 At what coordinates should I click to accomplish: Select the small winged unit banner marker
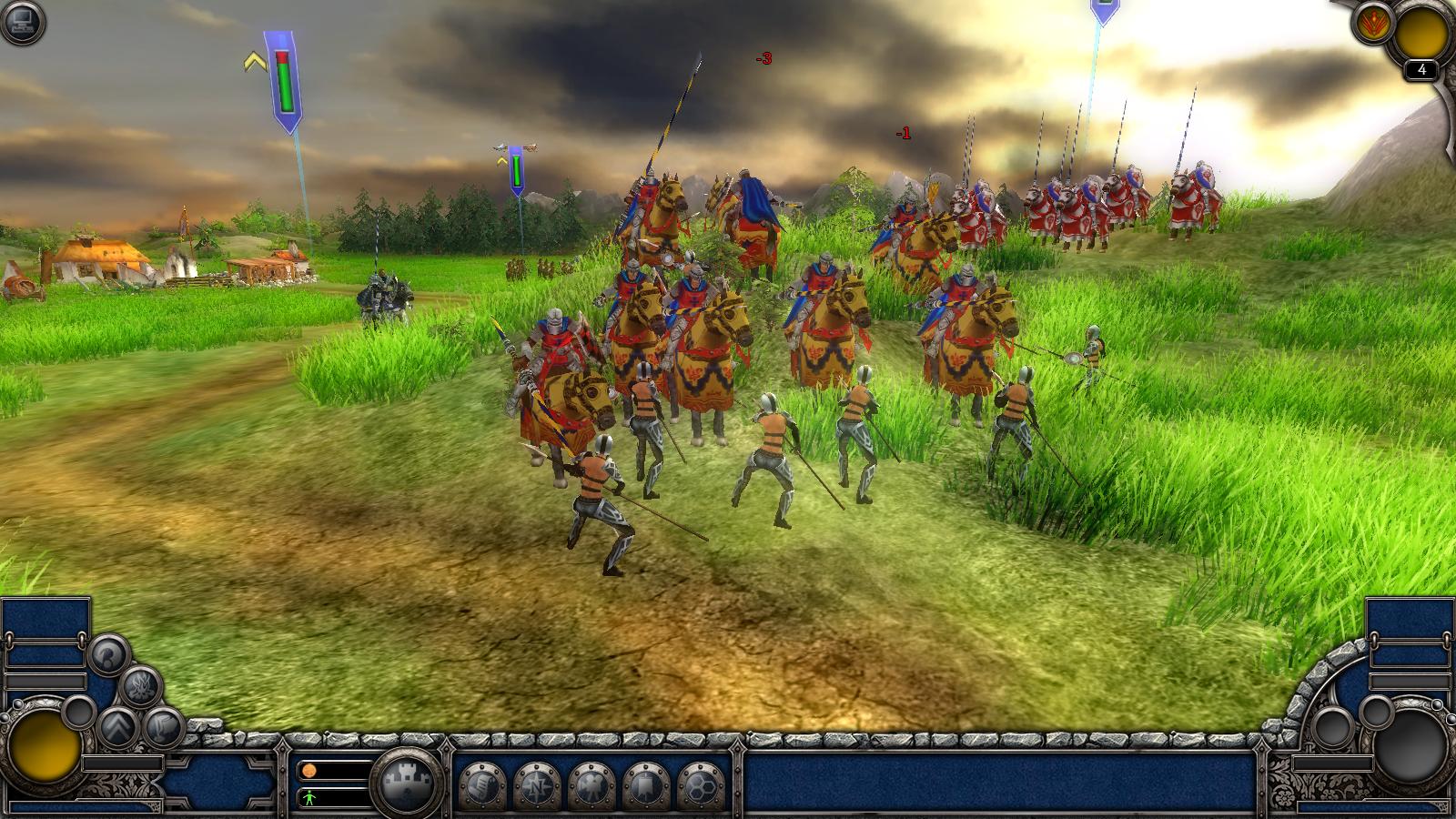coord(515,169)
